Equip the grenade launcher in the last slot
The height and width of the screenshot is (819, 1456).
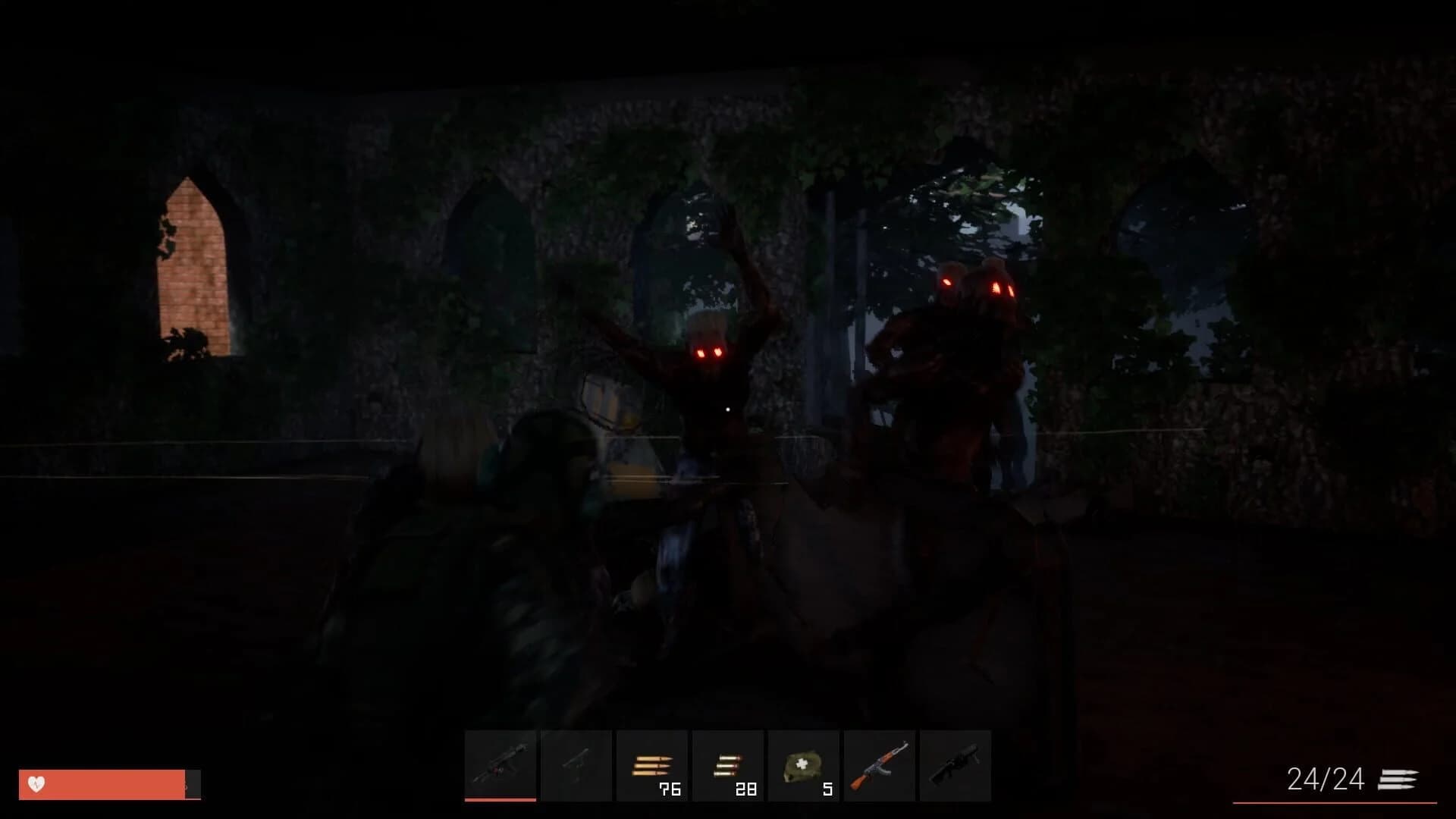pos(955,764)
